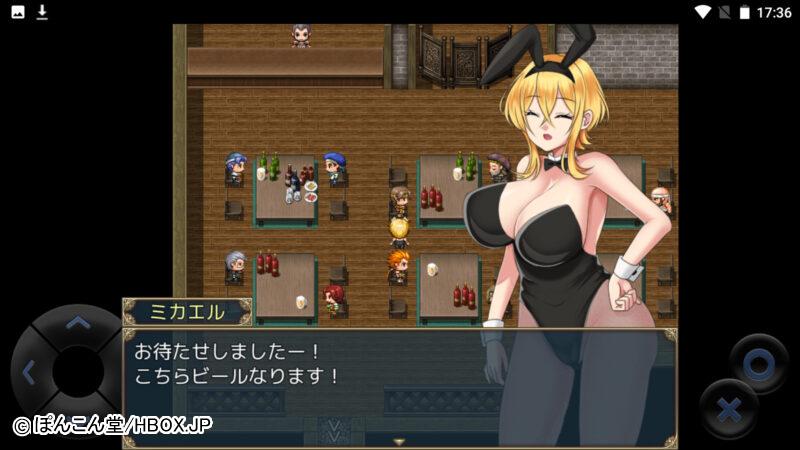The image size is (800, 450).
Task: Tap the up arrow on the virtual D-pad
Action: 77,323
